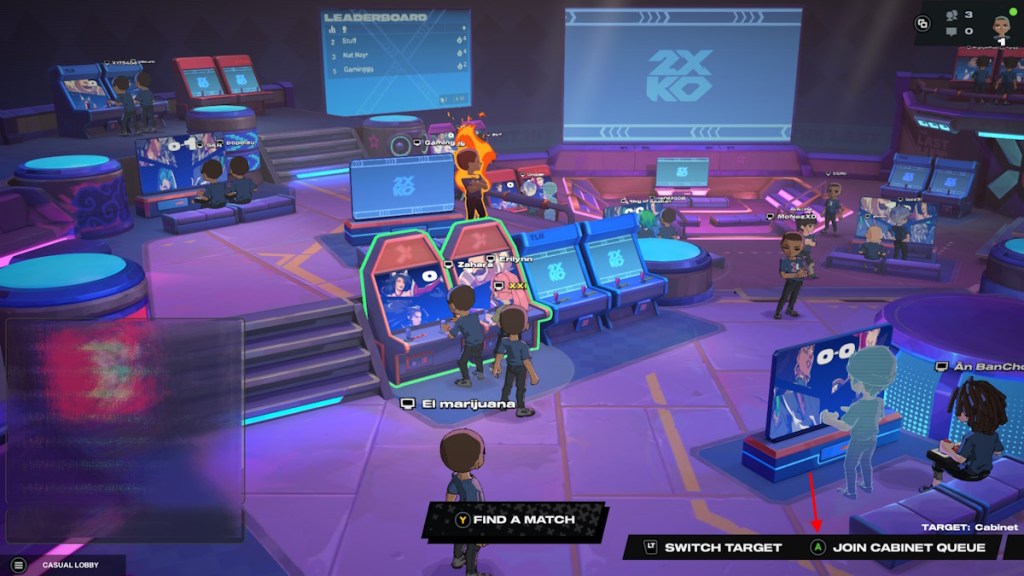Viewport: 1024px width, 576px height.
Task: Select Join Cabinet Queue
Action: tap(905, 548)
